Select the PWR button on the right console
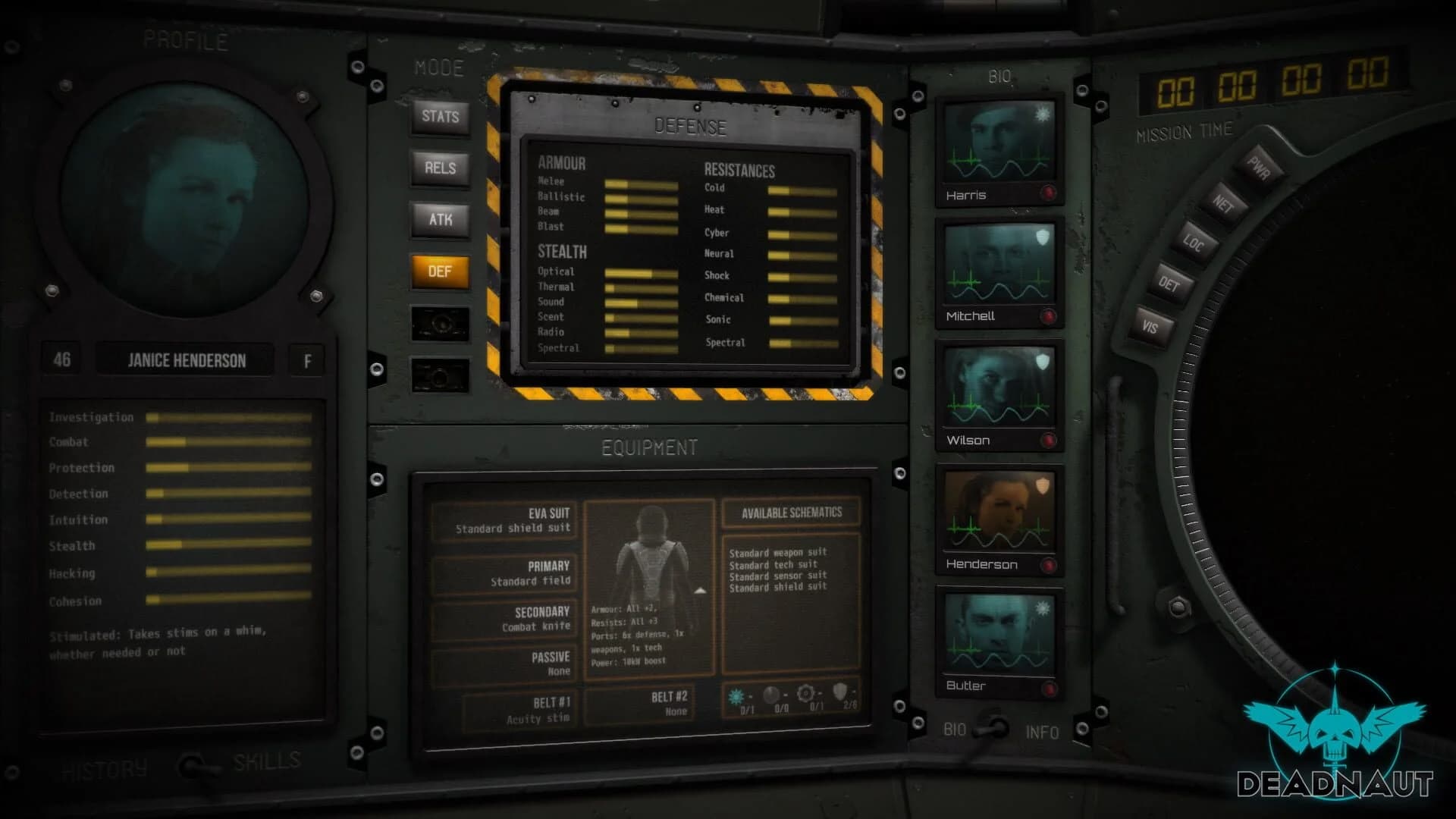 [x=1258, y=166]
